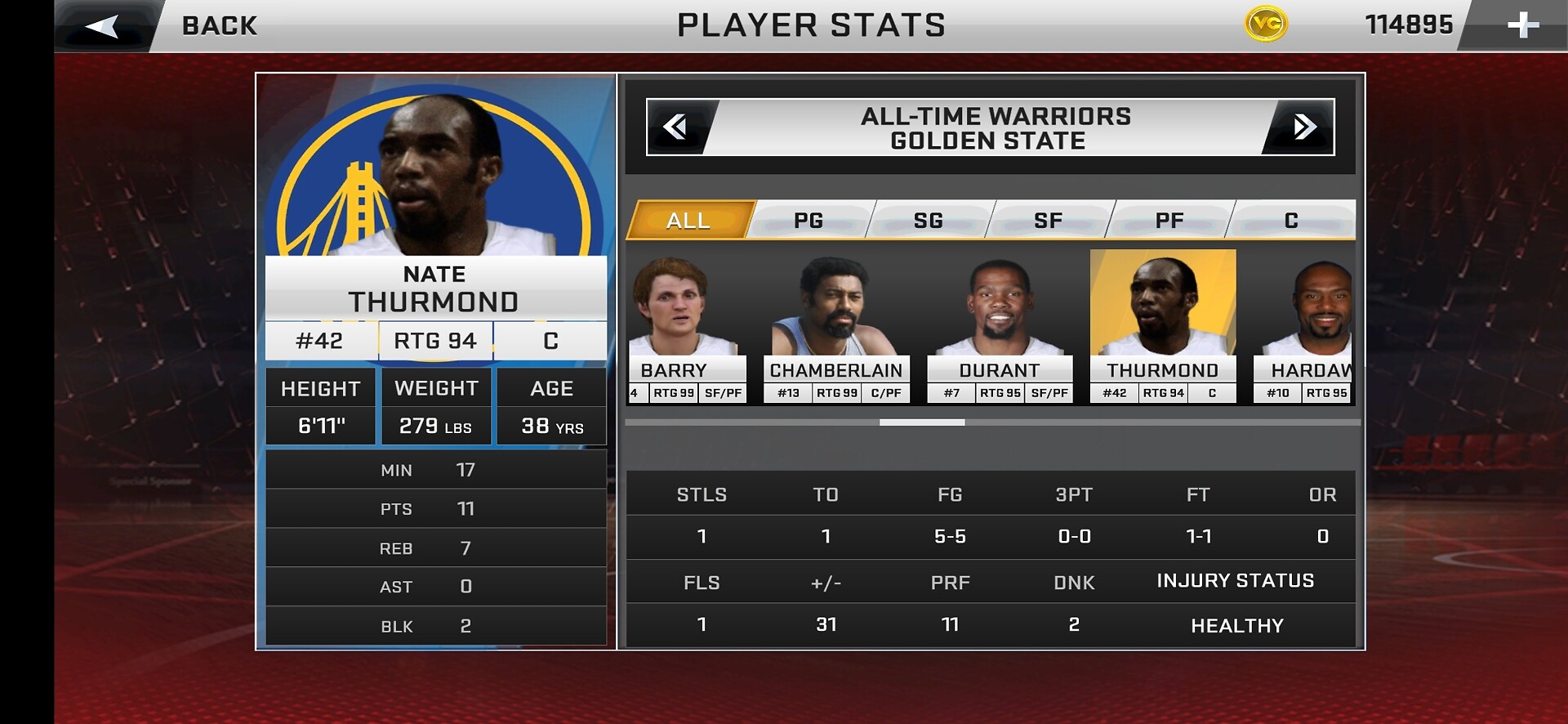Screen dimensions: 1568x724
Task: Click the roster horizontal scrollbar thumb
Action: pyautogui.click(x=922, y=422)
